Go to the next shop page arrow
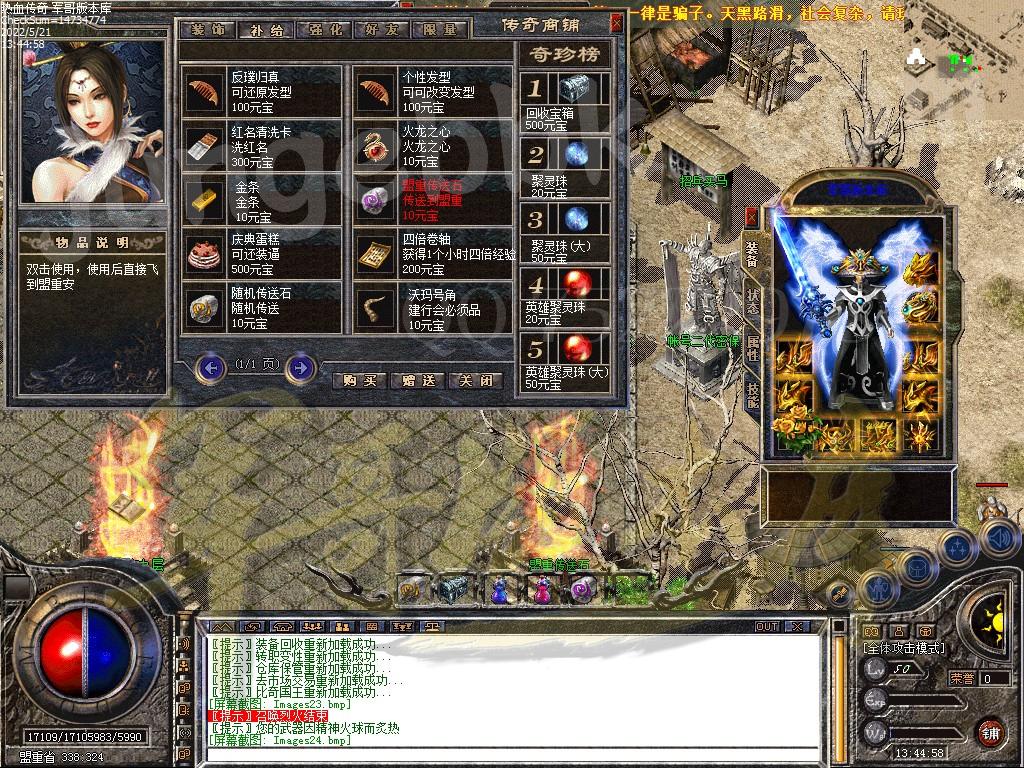1024x768 pixels. [x=300, y=368]
